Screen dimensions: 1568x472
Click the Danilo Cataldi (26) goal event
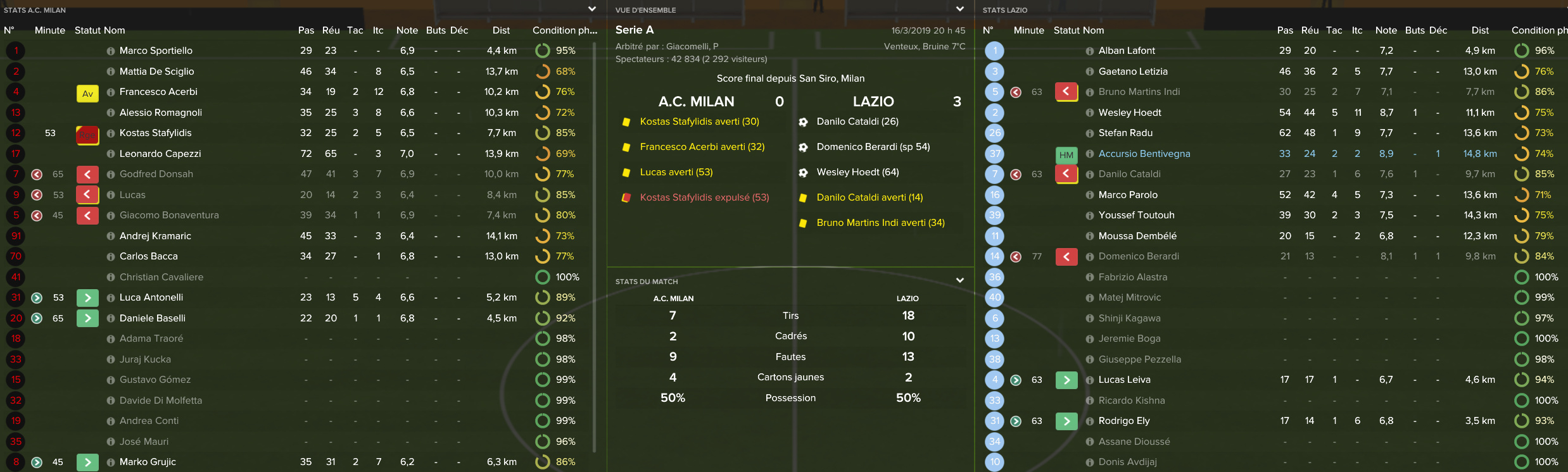[857, 121]
